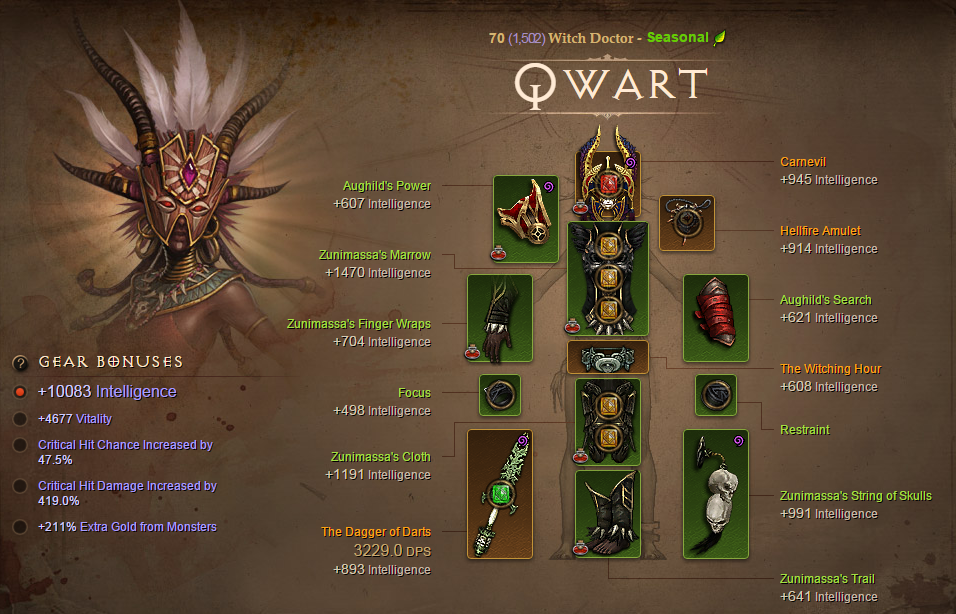Click Zunimassa's Finger Wraps gloves slot
Image resolution: width=956 pixels, height=614 pixels.
[x=499, y=318]
